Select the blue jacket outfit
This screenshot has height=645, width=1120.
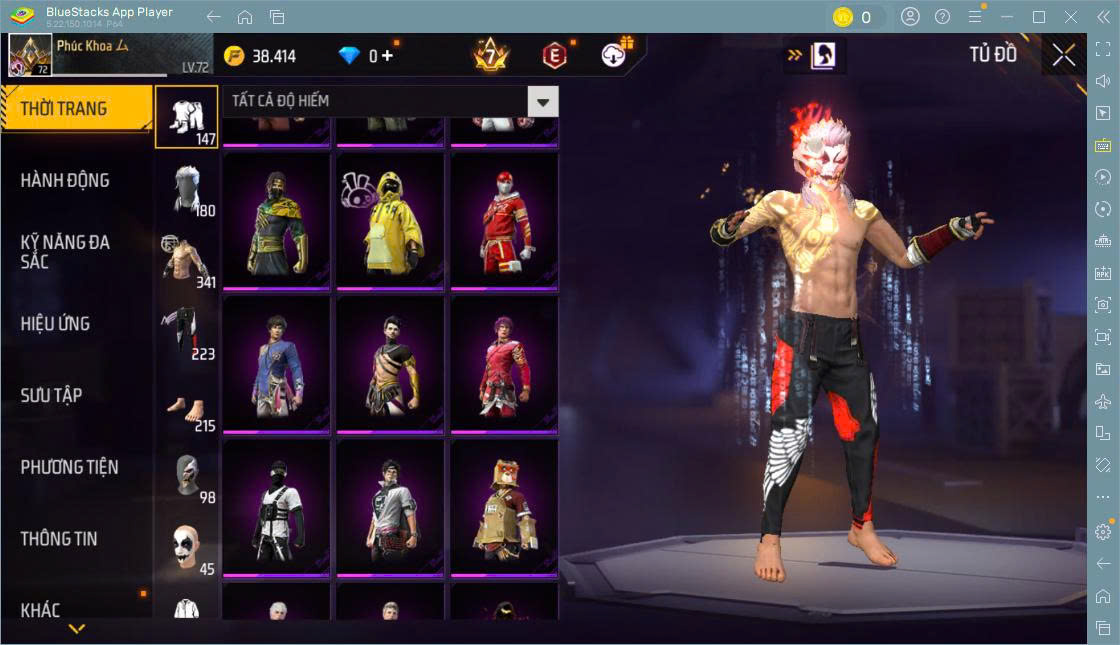(x=276, y=364)
